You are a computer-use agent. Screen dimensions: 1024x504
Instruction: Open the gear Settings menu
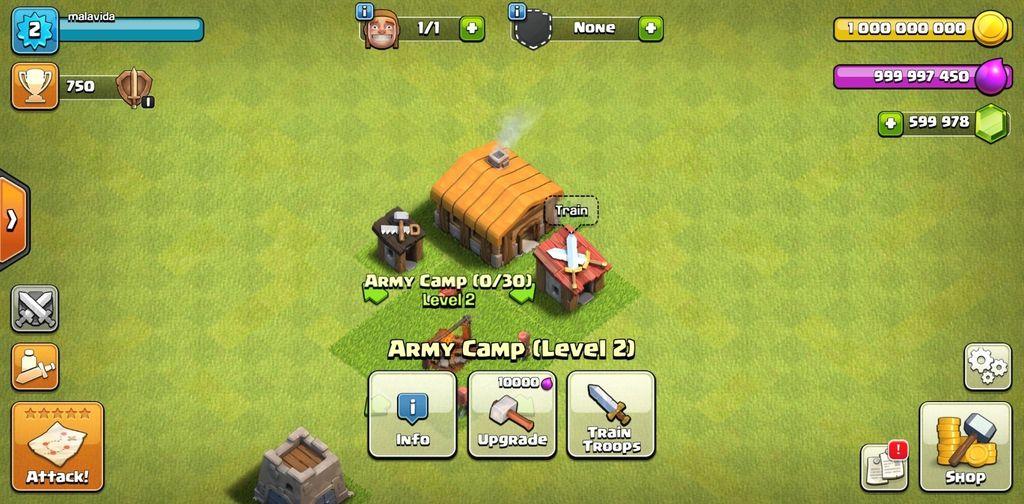click(x=987, y=366)
